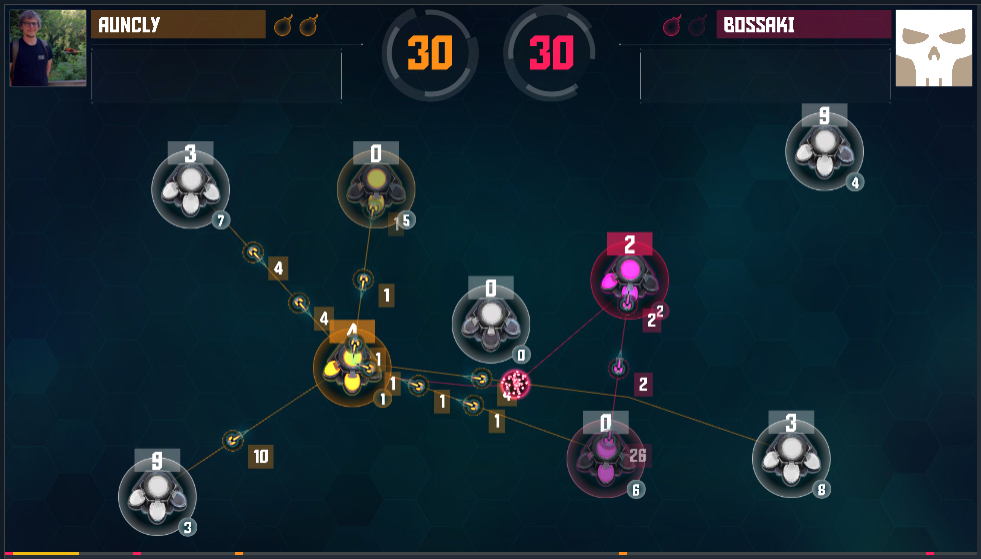Select orange factory number 1

coord(352,368)
